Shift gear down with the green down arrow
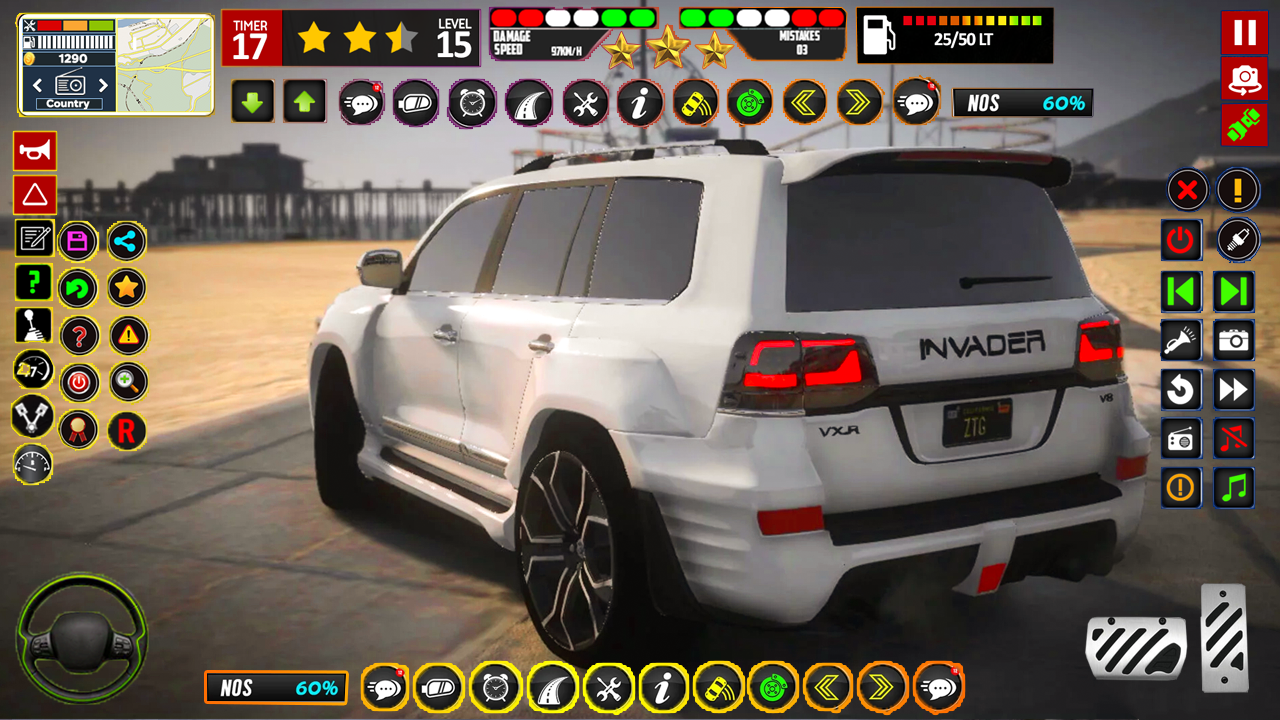The width and height of the screenshot is (1280, 720). coord(253,101)
